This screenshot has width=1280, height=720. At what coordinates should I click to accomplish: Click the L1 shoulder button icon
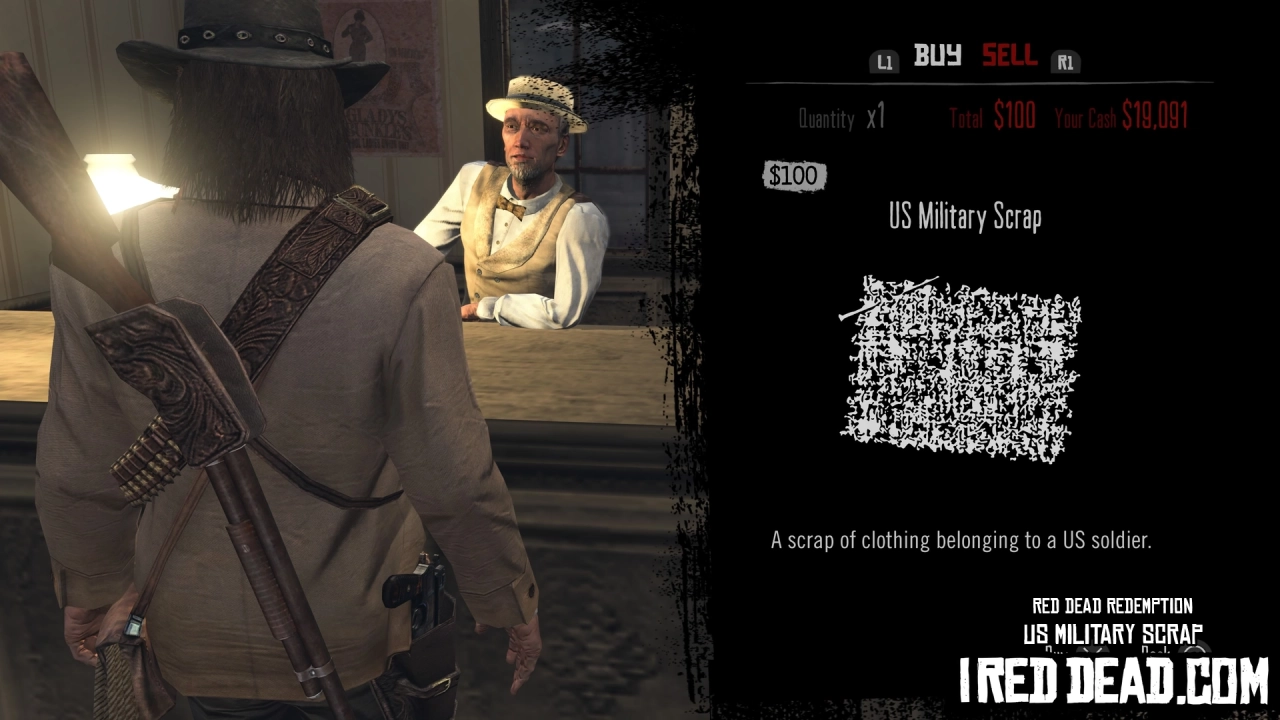[884, 62]
